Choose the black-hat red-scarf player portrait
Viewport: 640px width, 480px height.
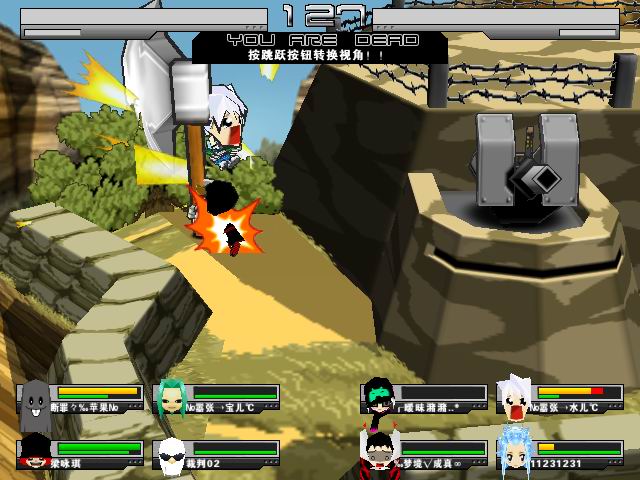(36, 453)
